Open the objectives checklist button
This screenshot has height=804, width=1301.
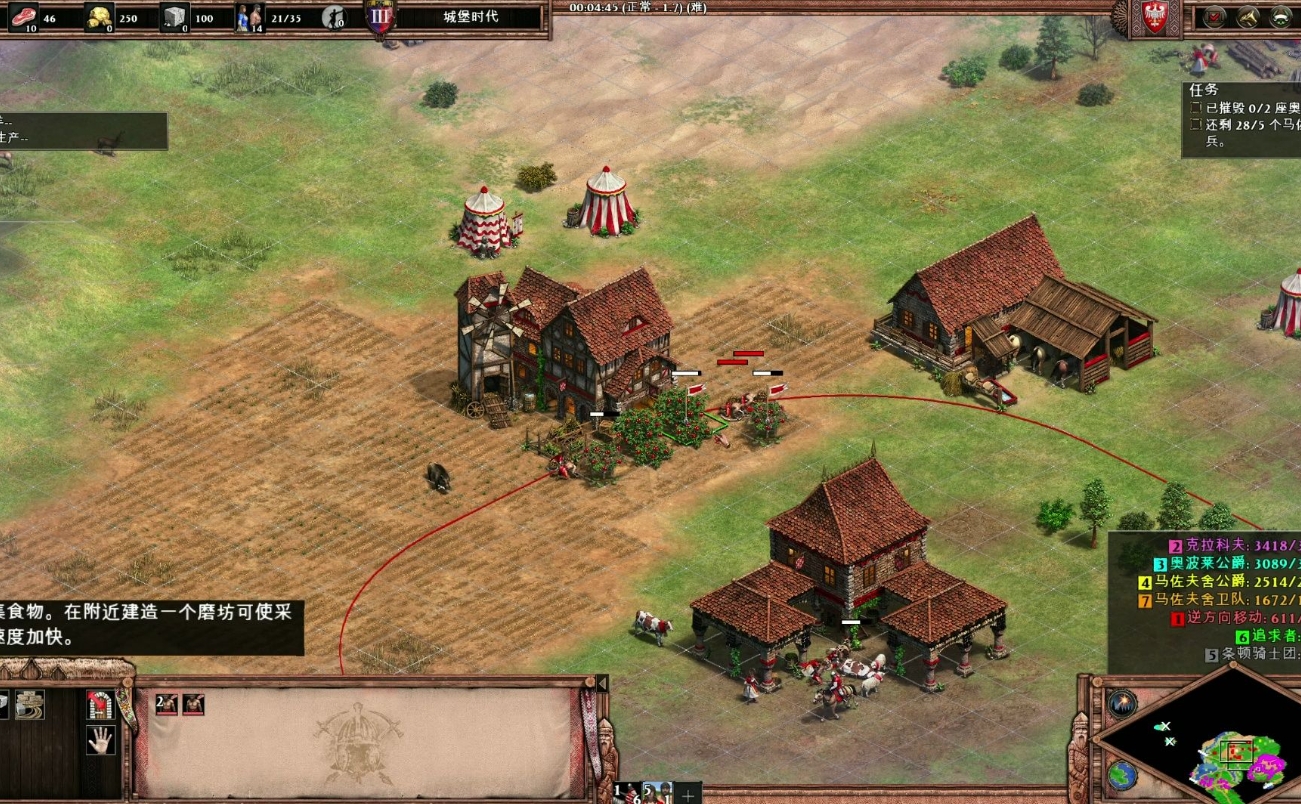tap(1214, 16)
